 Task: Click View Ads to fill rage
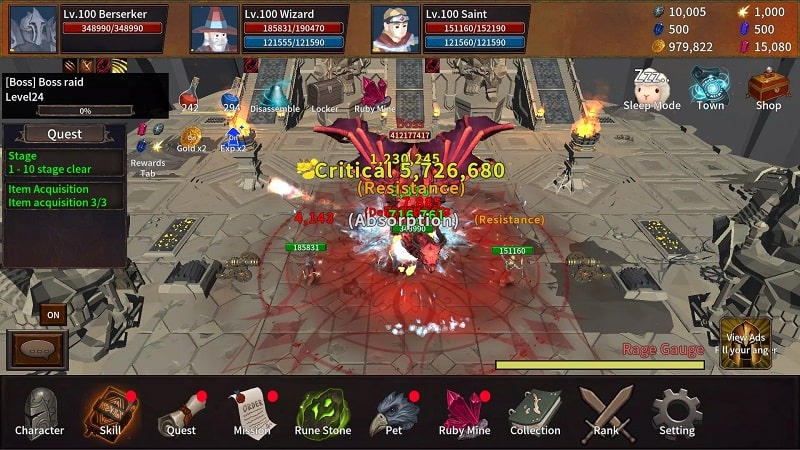(x=745, y=343)
